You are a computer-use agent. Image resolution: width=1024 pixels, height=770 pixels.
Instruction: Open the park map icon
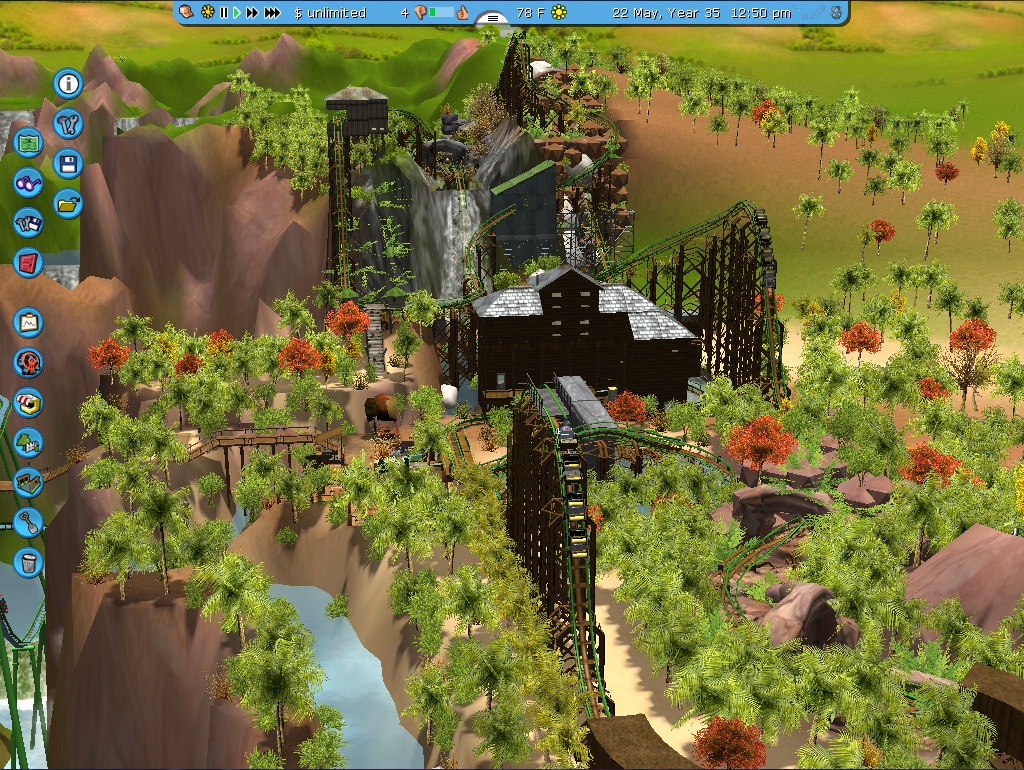point(28,143)
